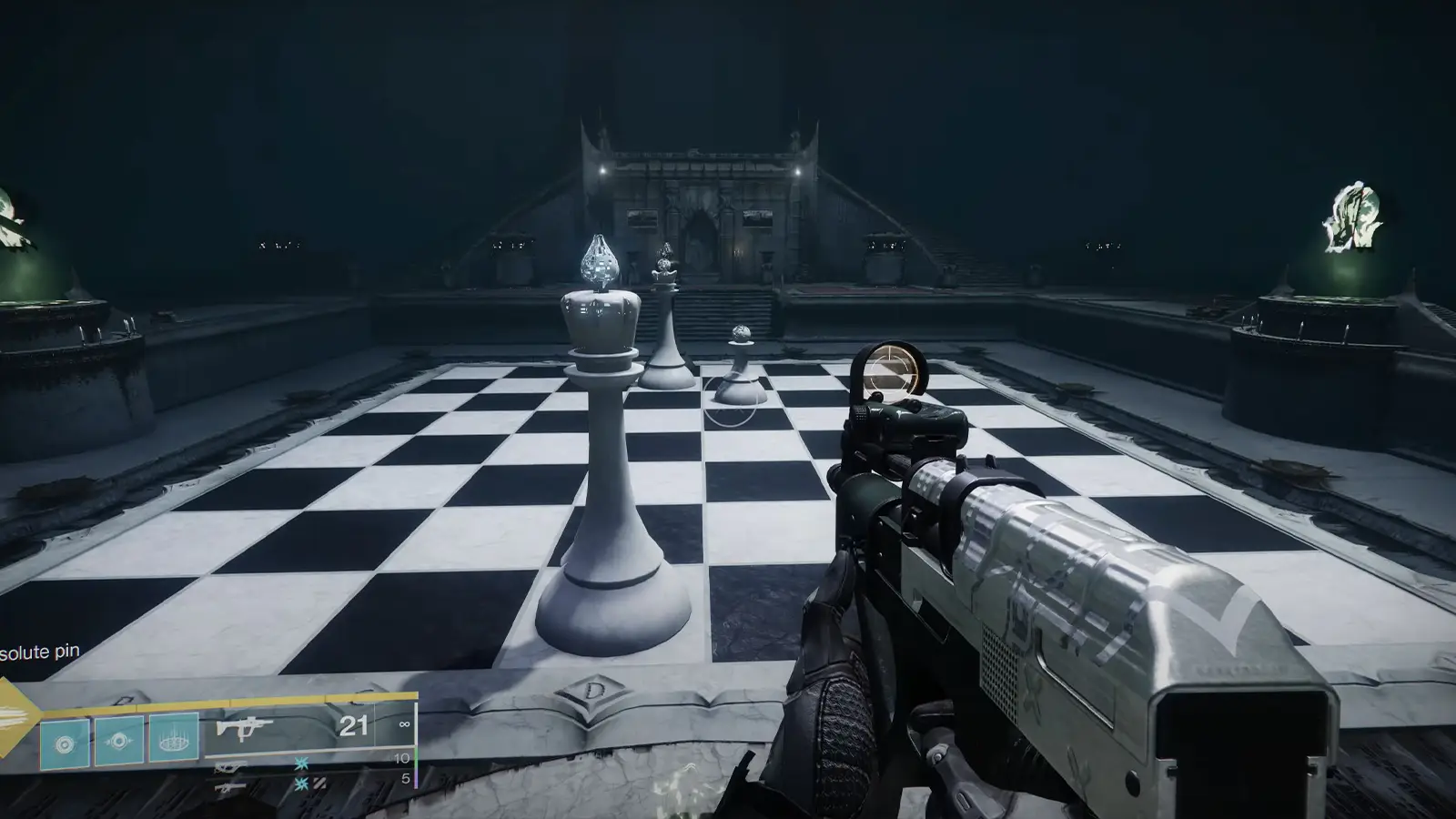Click the grenade ability icon
The image size is (1456, 819).
pos(118,742)
